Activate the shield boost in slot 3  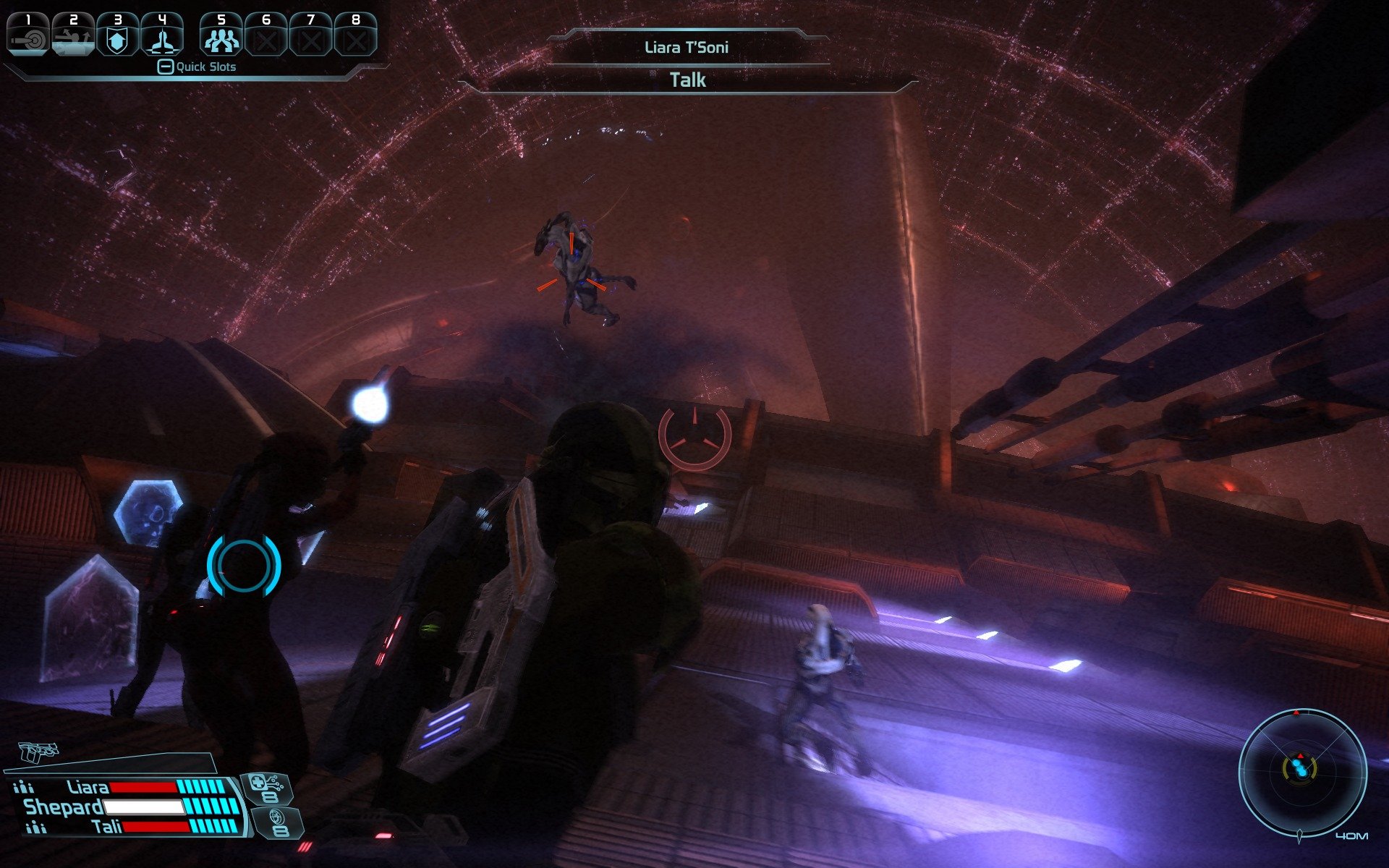(x=117, y=35)
